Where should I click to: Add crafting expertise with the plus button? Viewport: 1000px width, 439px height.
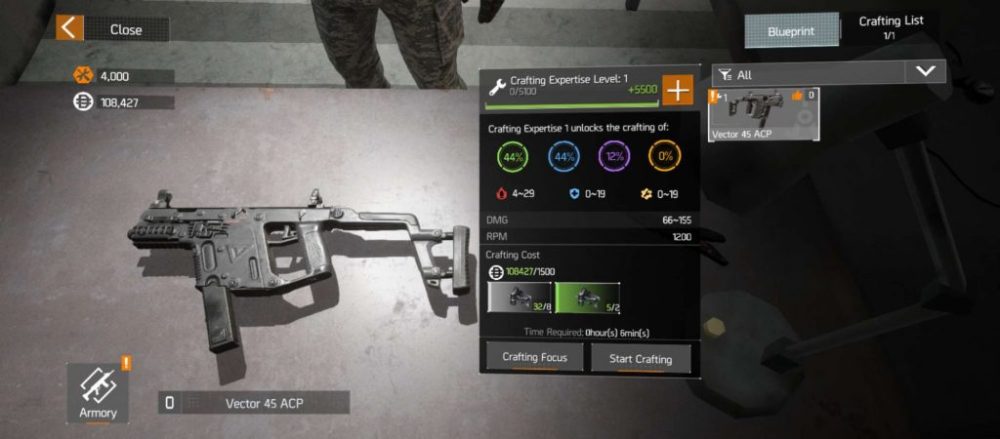(x=678, y=89)
